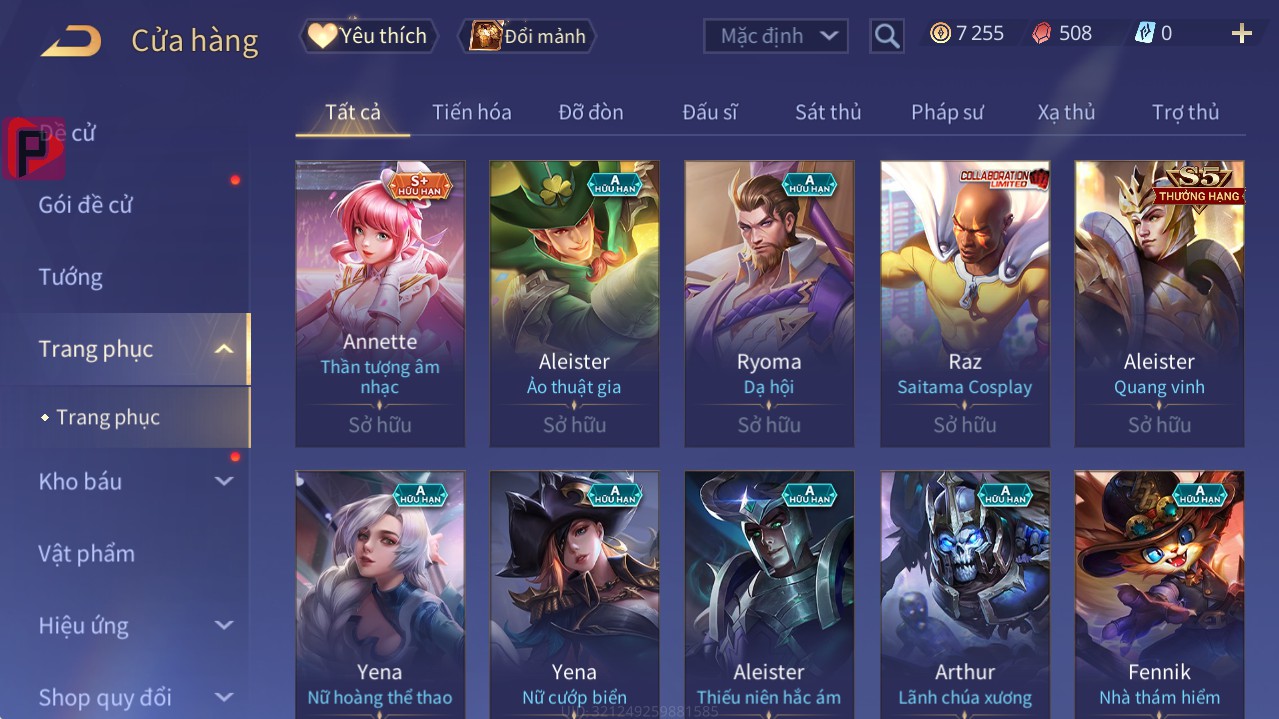The height and width of the screenshot is (719, 1279).
Task: Switch to the Đỡ đòn tab
Action: tap(591, 112)
